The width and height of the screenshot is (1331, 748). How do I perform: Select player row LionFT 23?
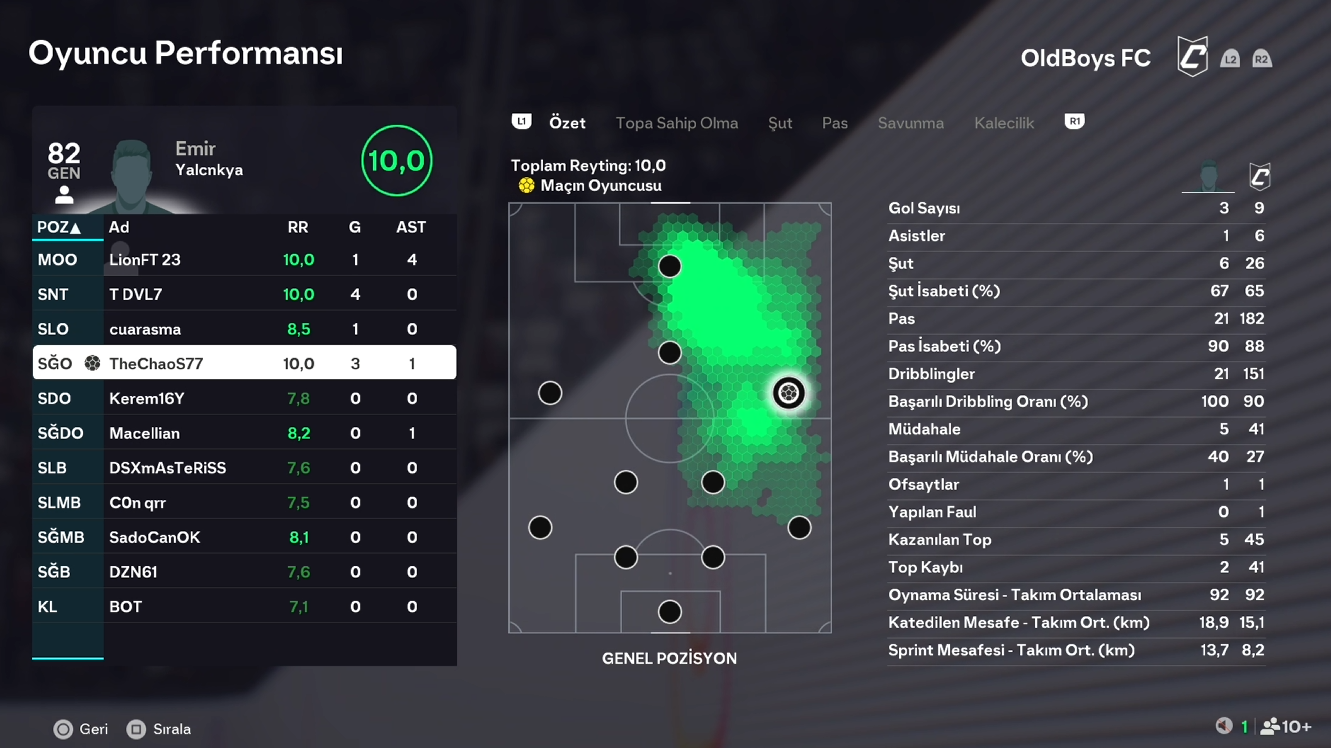click(244, 260)
